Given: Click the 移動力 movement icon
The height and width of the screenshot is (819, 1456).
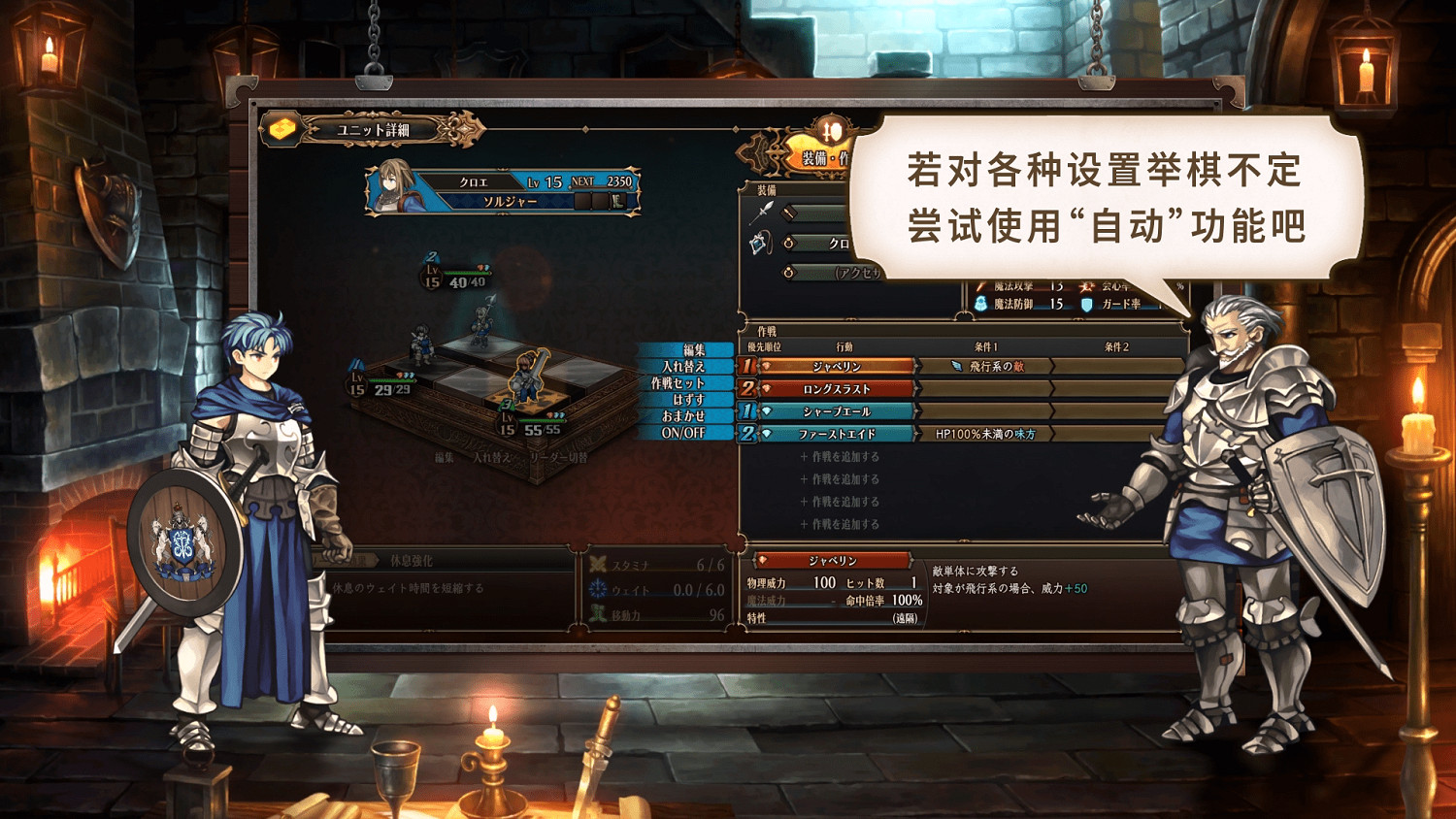Looking at the screenshot, I should (600, 613).
